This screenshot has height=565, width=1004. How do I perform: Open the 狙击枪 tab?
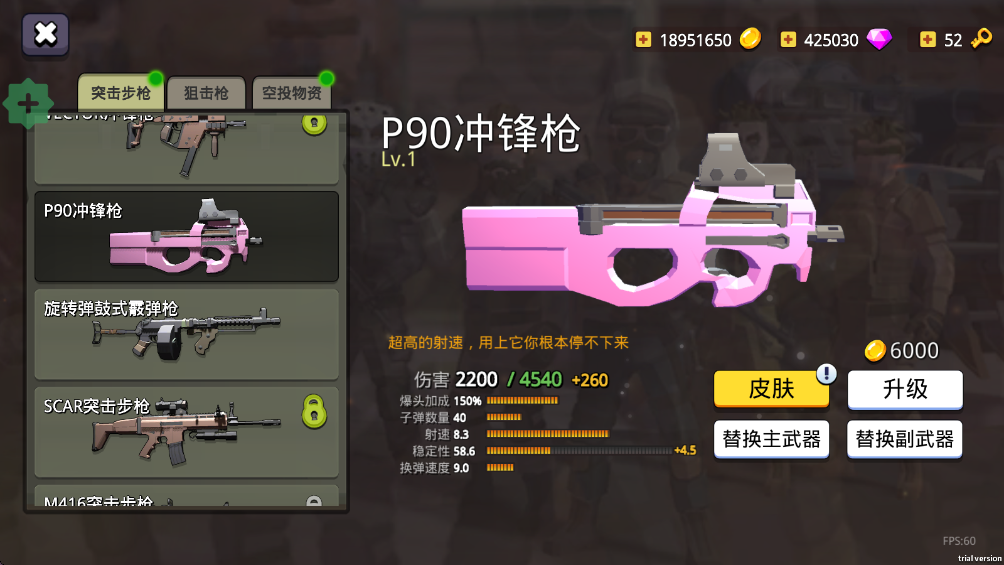pos(205,93)
